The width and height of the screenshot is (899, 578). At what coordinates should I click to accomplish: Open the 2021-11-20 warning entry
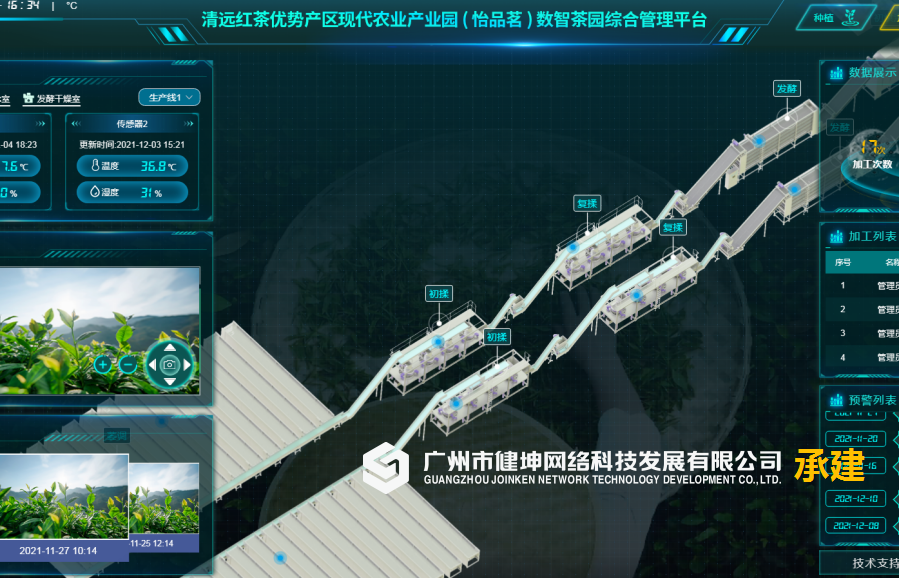click(x=855, y=438)
